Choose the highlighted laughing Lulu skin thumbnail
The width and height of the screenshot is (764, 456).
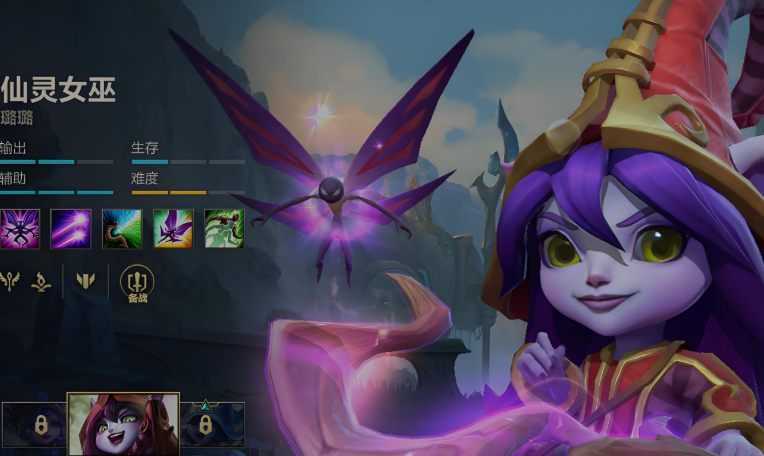123,424
